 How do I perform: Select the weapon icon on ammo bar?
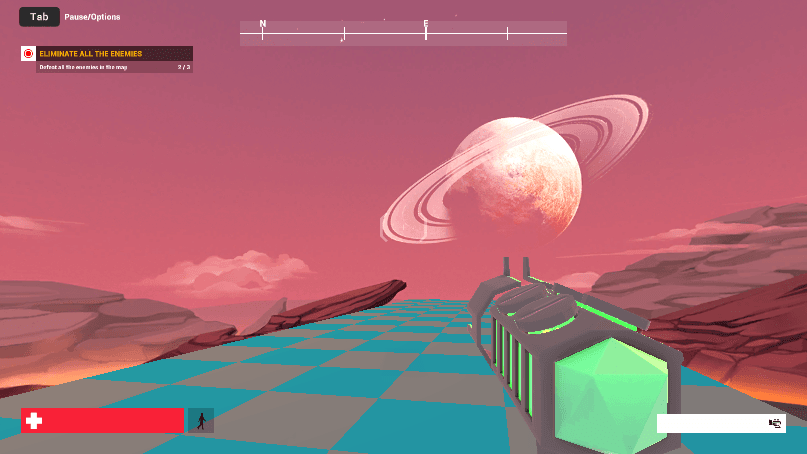tap(774, 423)
